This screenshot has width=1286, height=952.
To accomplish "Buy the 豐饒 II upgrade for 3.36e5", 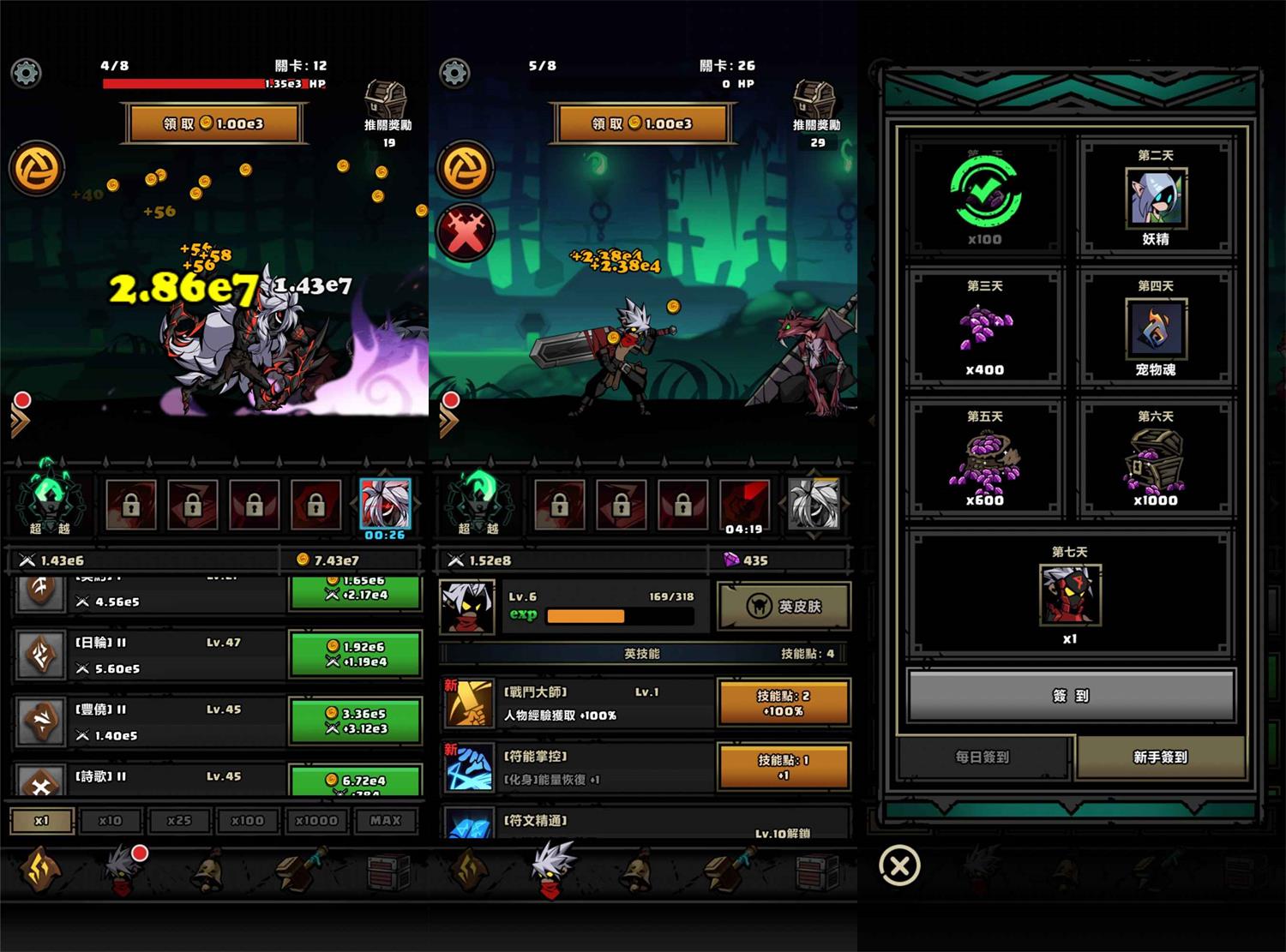I will point(355,721).
